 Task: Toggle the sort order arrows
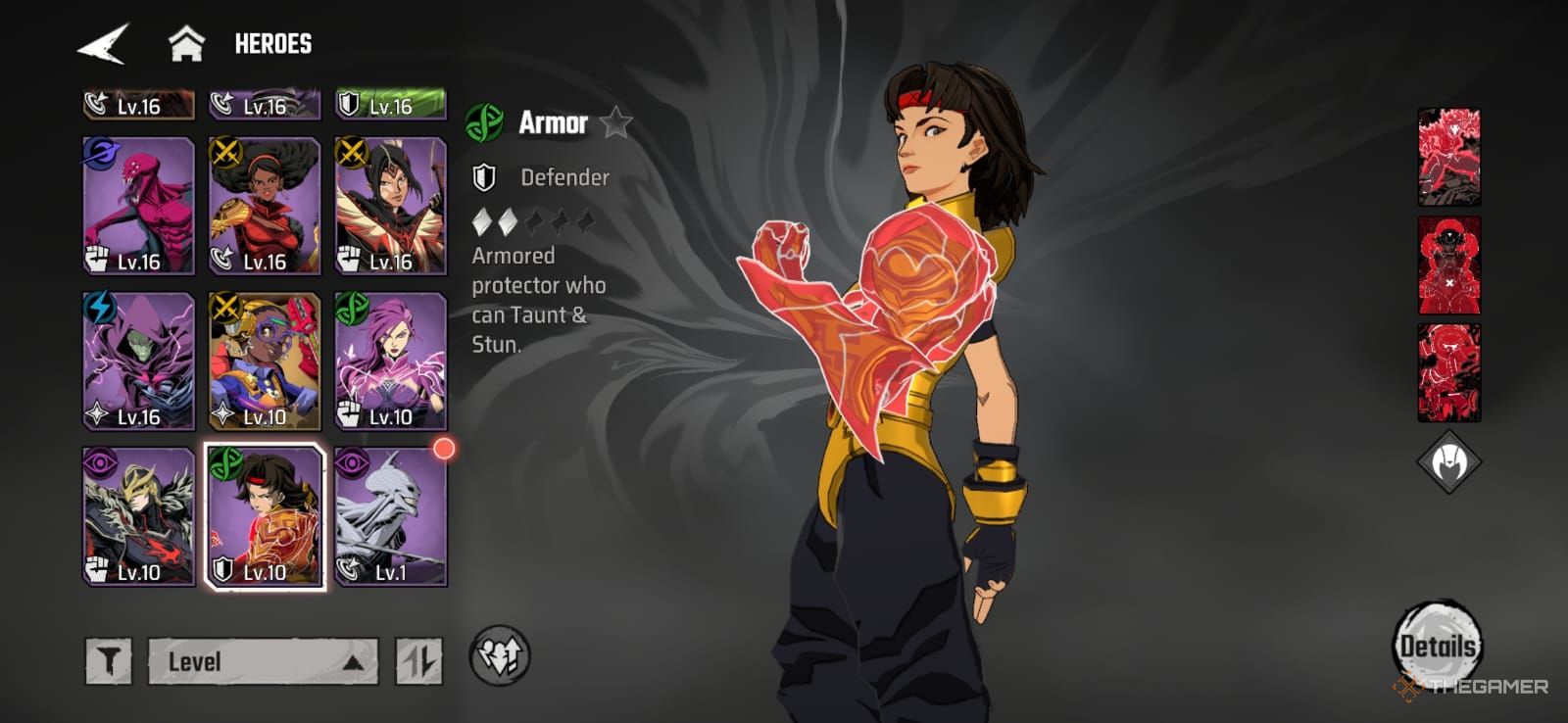[419, 661]
